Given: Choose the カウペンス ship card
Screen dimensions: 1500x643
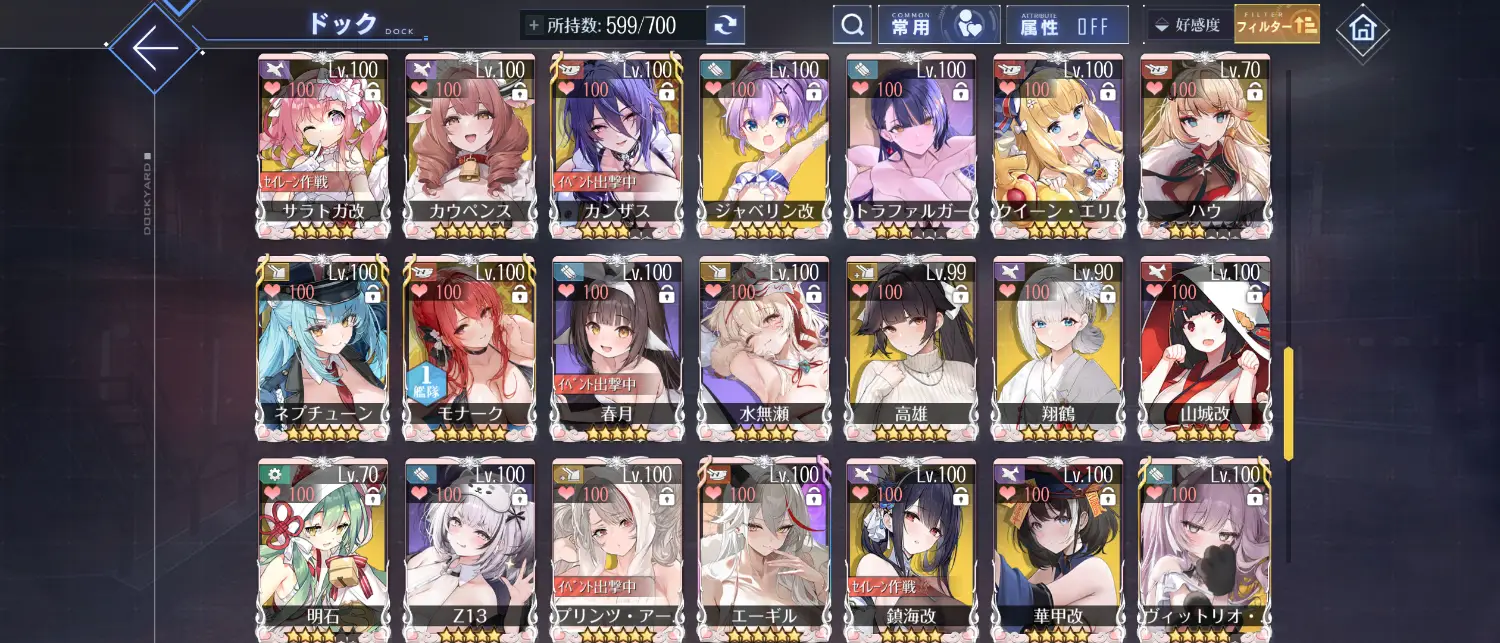Looking at the screenshot, I should coord(468,145).
